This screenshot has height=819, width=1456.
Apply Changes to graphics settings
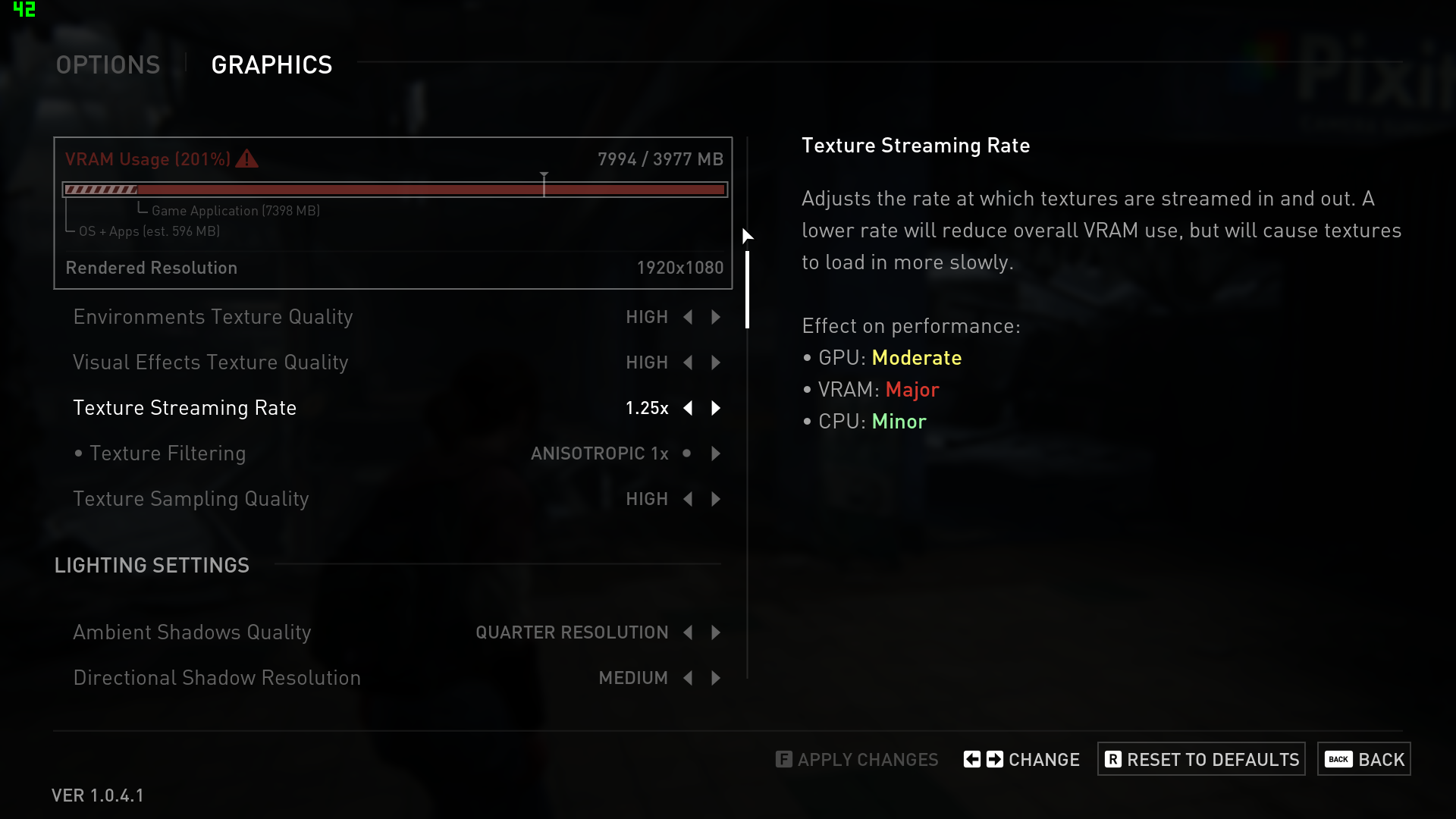857,759
